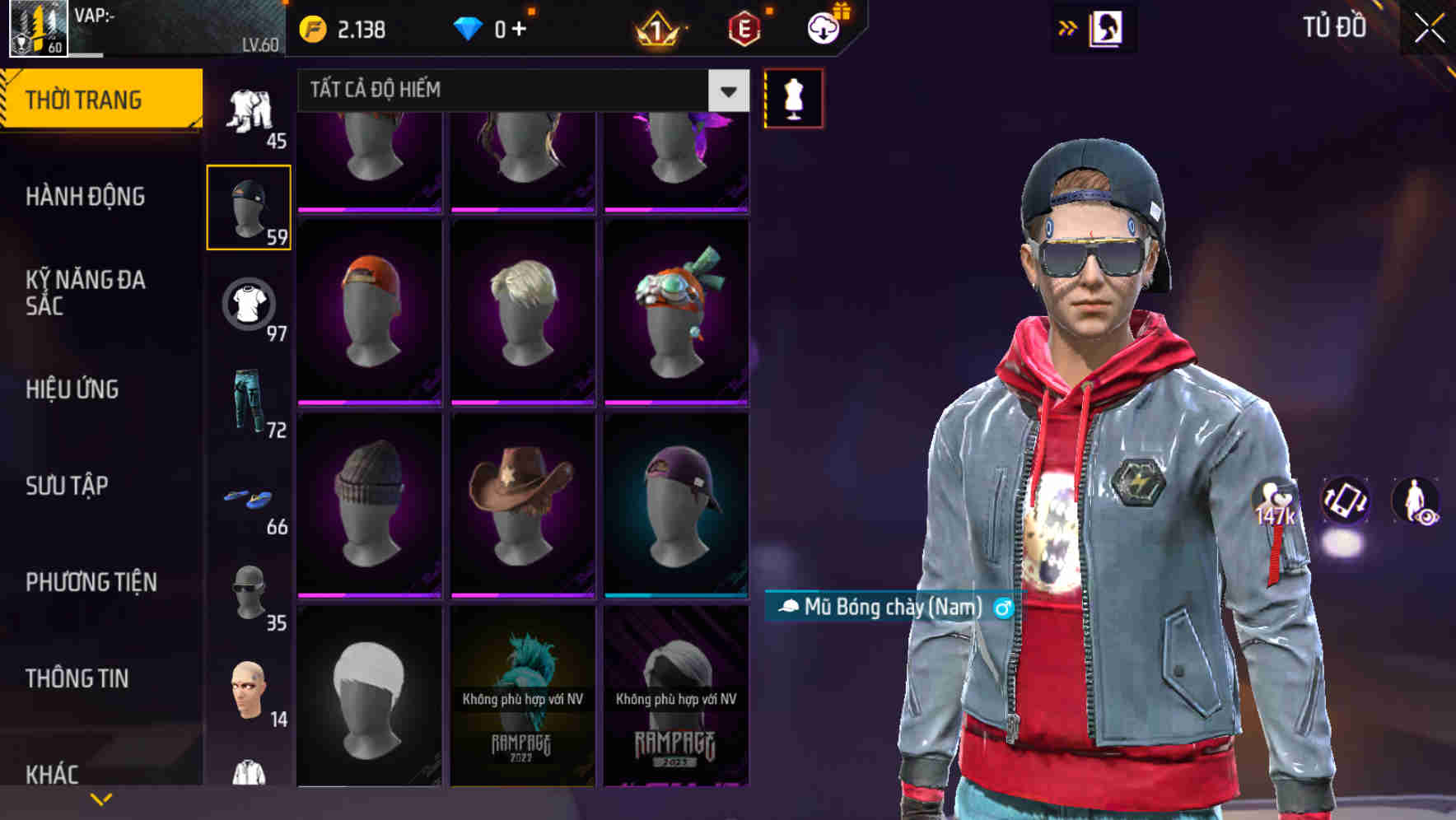Tap the 147k likes heart badge

pyautogui.click(x=1274, y=502)
